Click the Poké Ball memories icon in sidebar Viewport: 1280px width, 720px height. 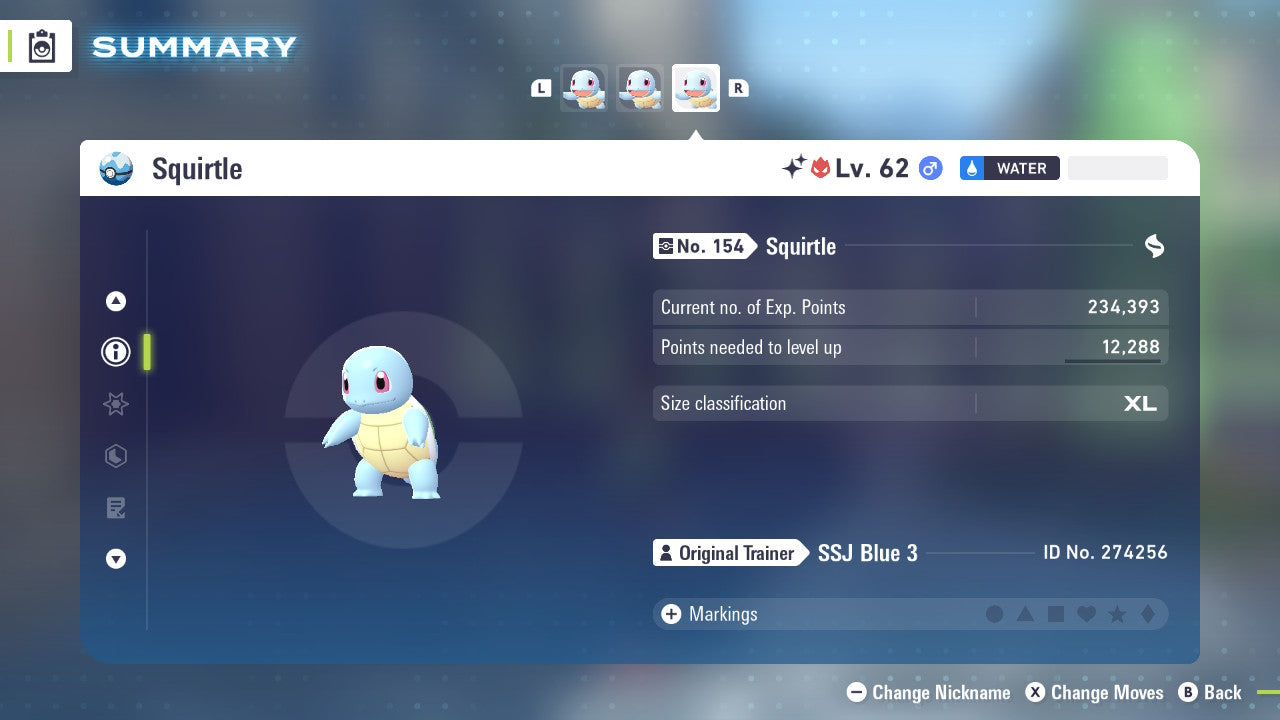coord(115,456)
